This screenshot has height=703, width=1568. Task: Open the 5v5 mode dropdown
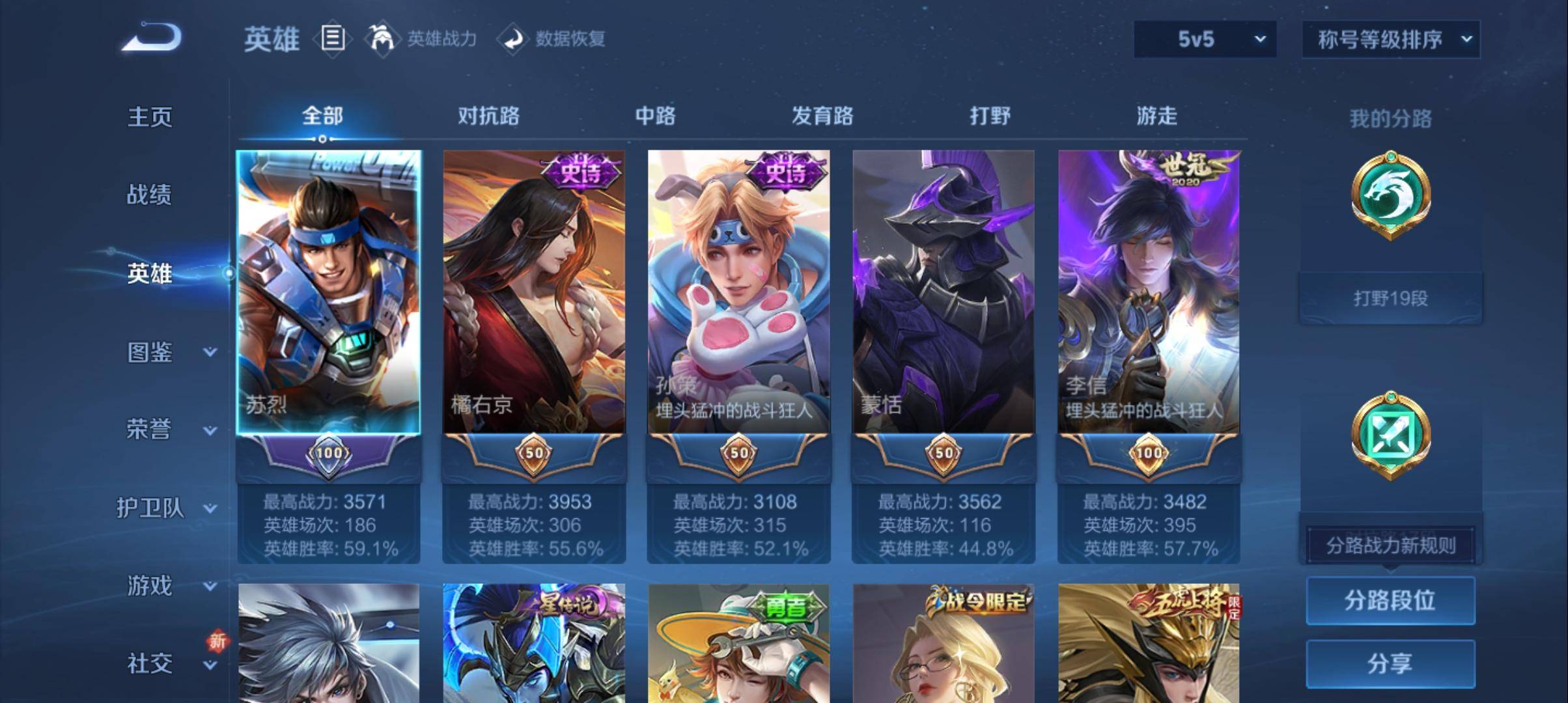(1205, 40)
